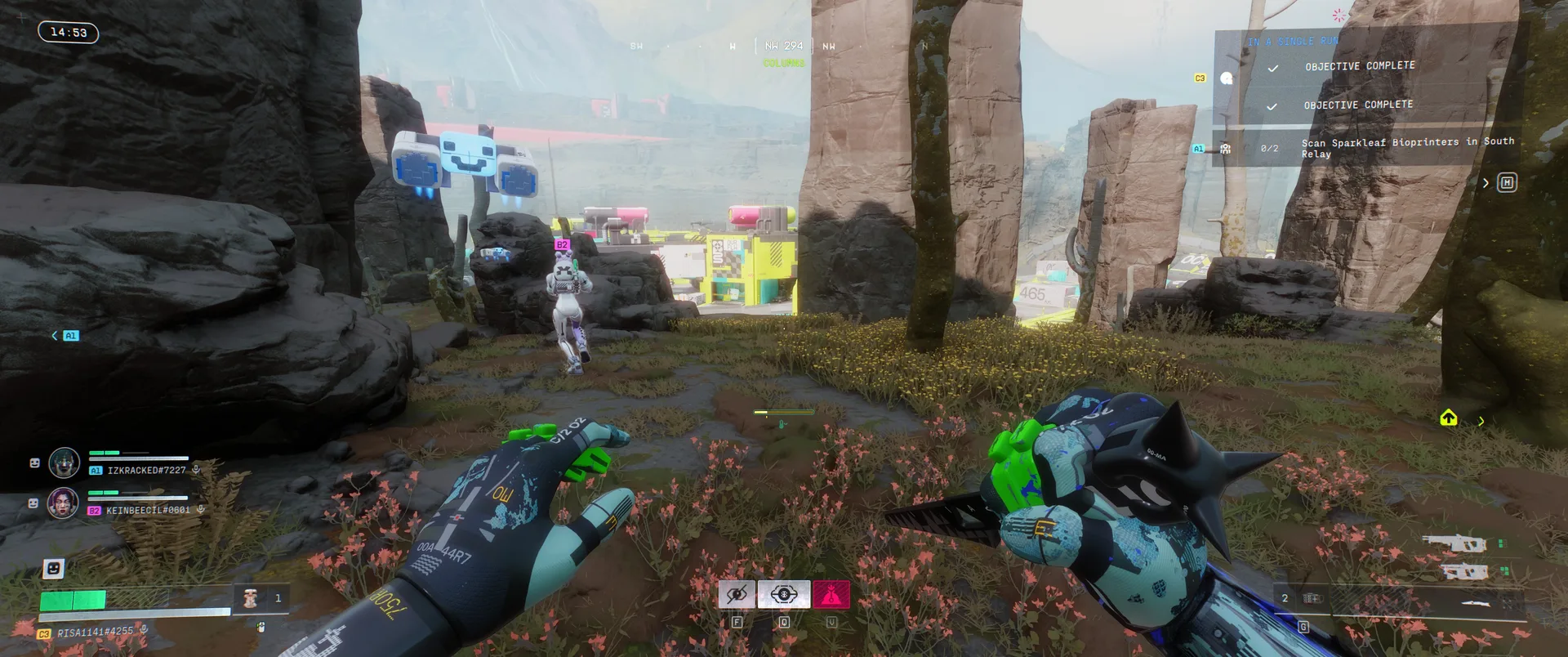
Task: Open the Scan Sparkleaf Bioprinters objective
Action: pyautogui.click(x=1406, y=148)
